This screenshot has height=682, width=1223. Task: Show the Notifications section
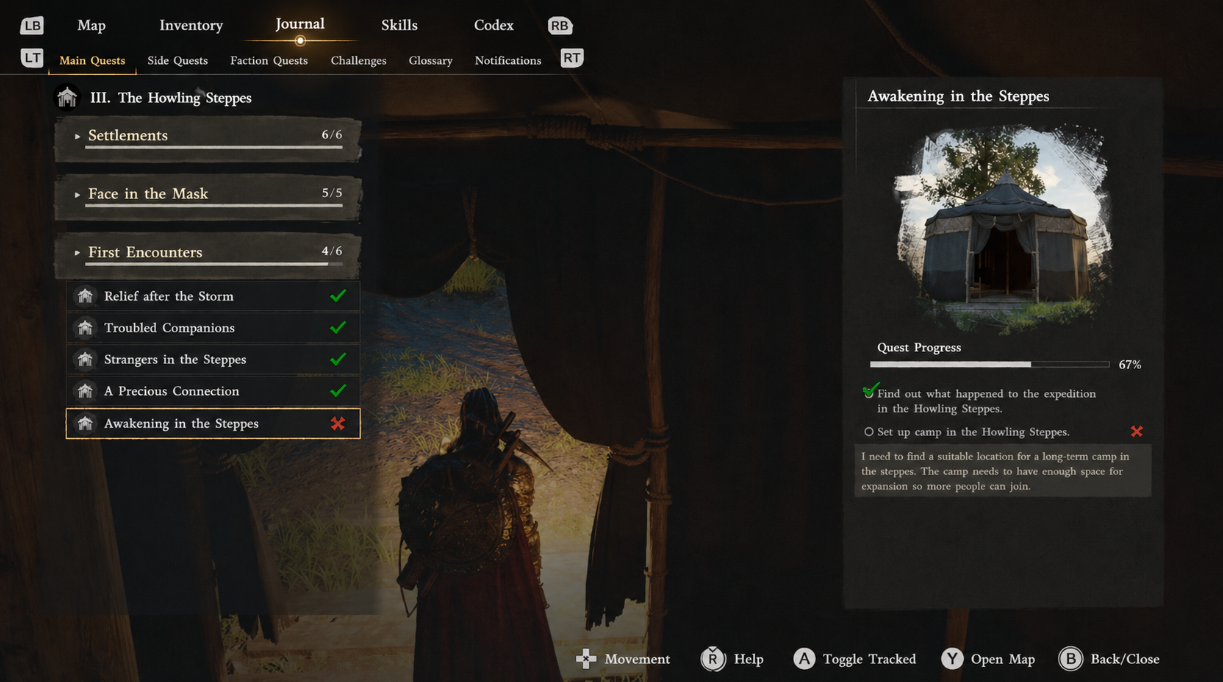point(508,60)
